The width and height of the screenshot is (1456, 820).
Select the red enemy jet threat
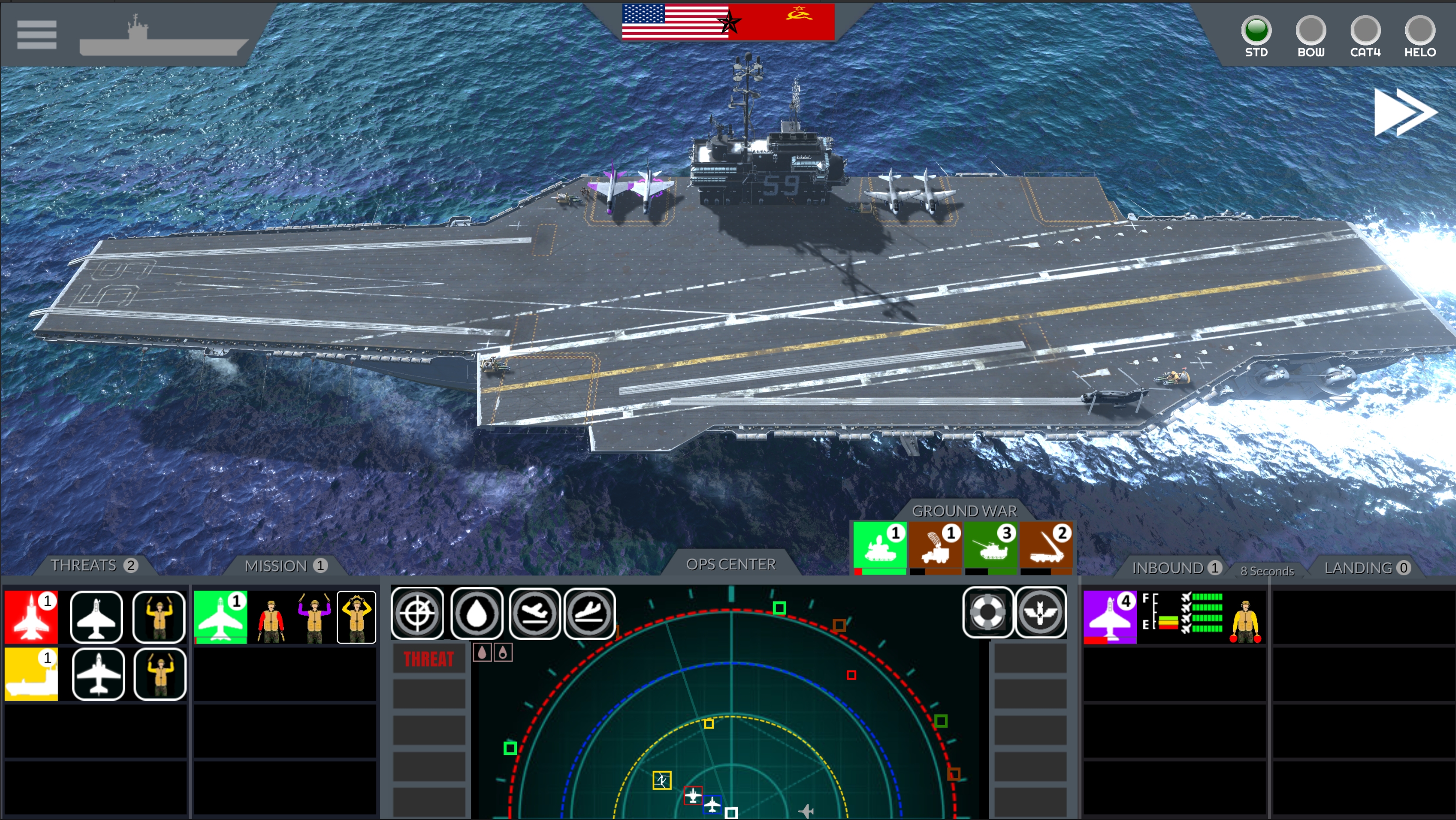pyautogui.click(x=31, y=617)
